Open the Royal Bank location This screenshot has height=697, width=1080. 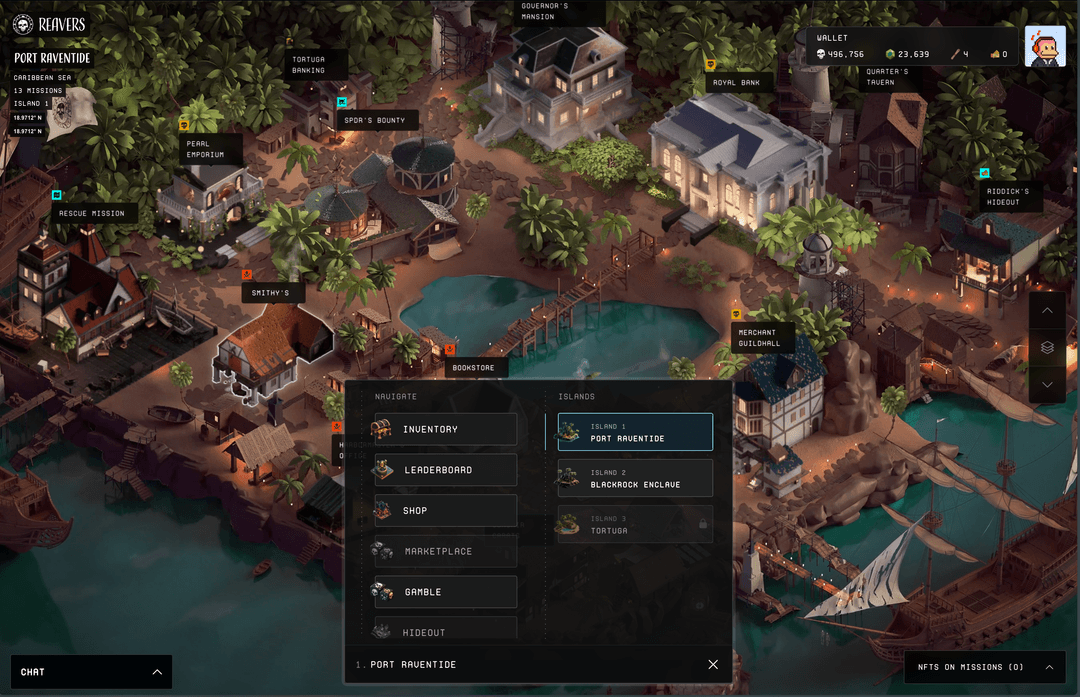pyautogui.click(x=736, y=83)
